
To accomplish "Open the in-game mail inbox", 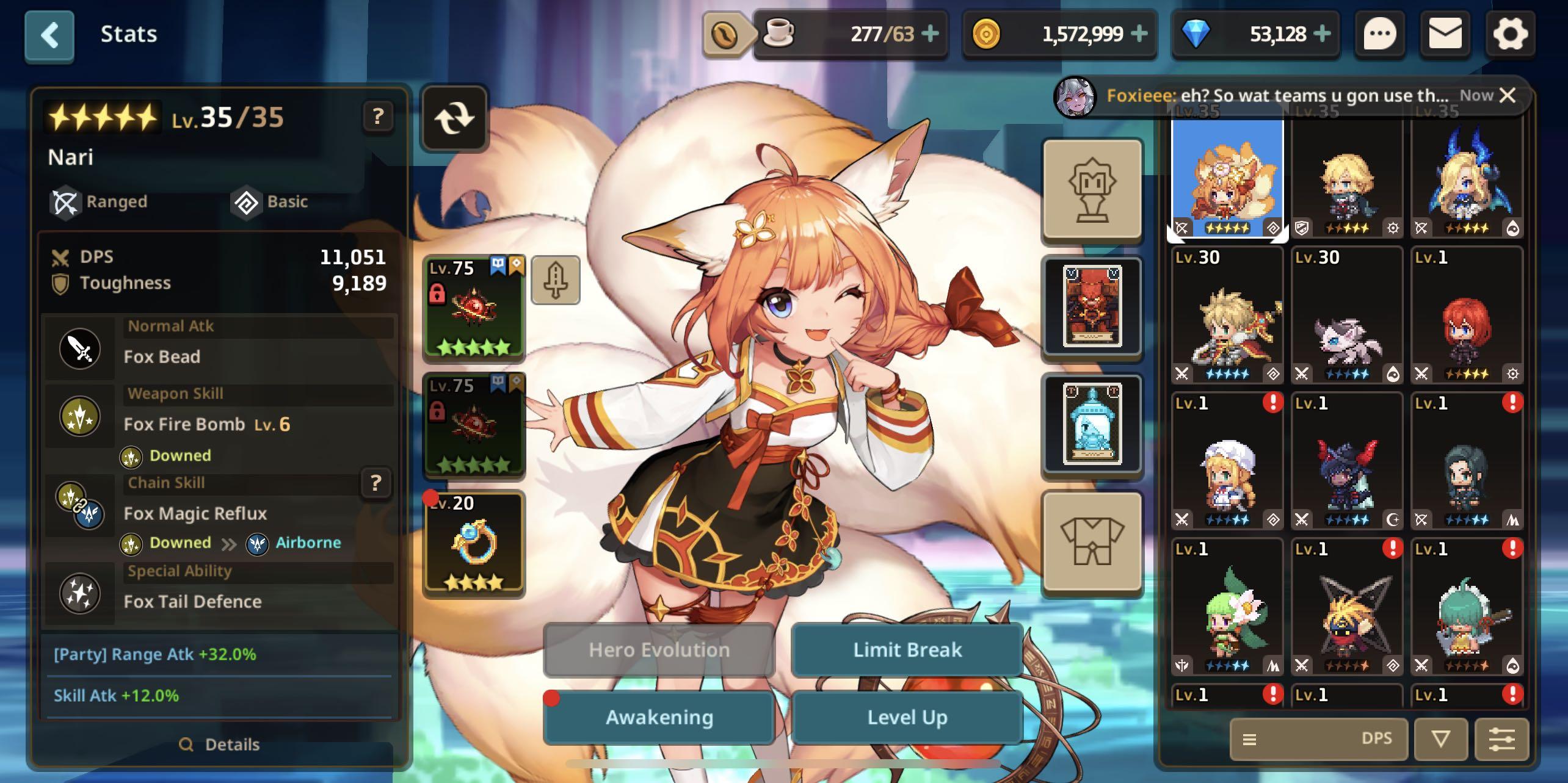I will [1445, 34].
